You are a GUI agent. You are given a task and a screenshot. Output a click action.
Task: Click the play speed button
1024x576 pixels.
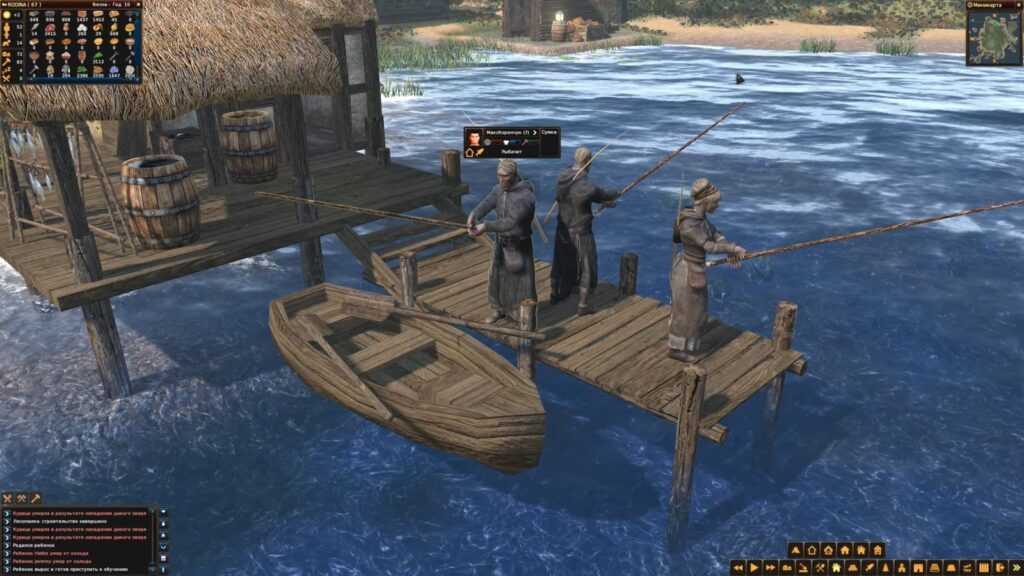pyautogui.click(x=754, y=567)
